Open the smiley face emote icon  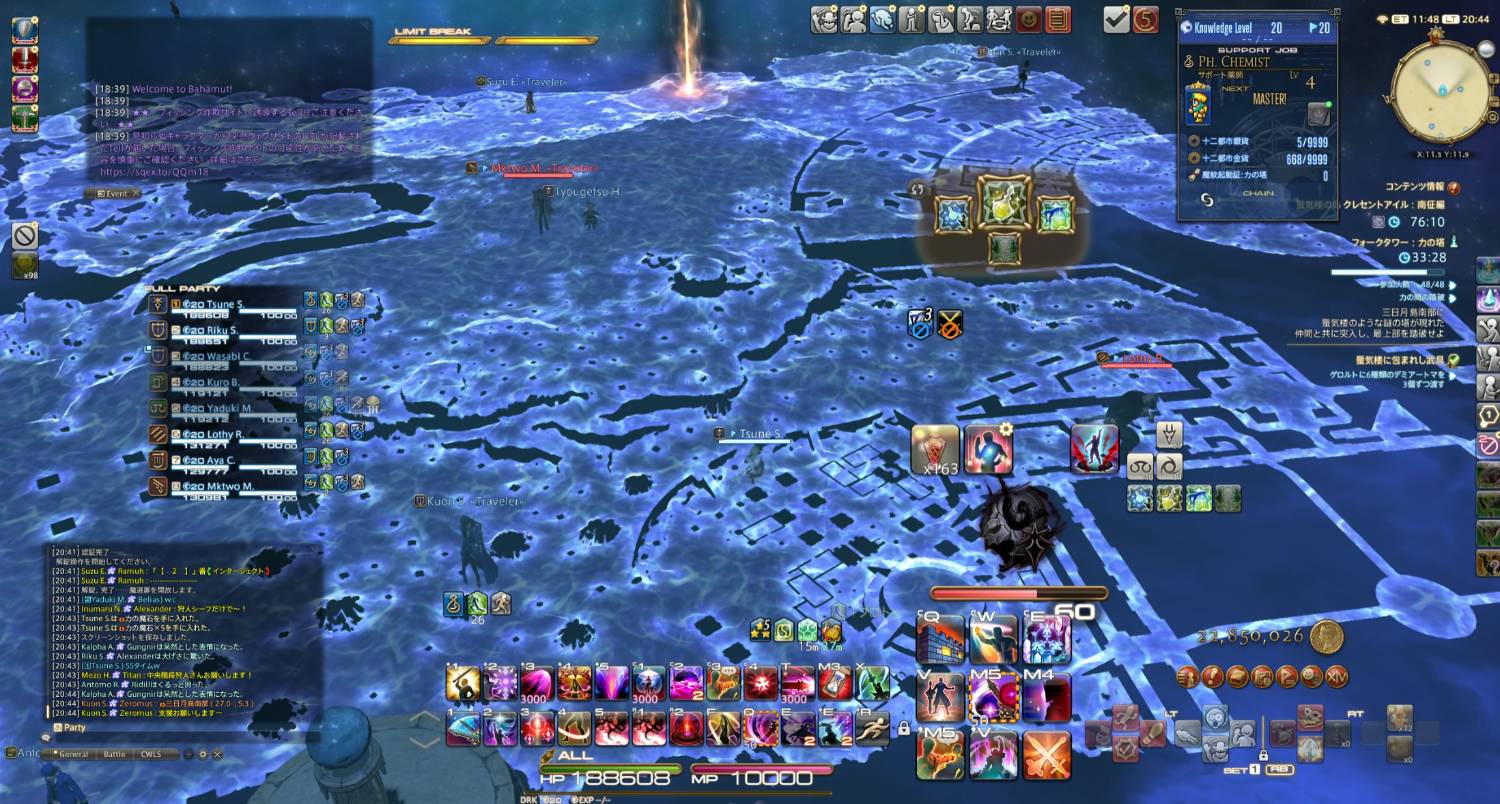point(1028,19)
